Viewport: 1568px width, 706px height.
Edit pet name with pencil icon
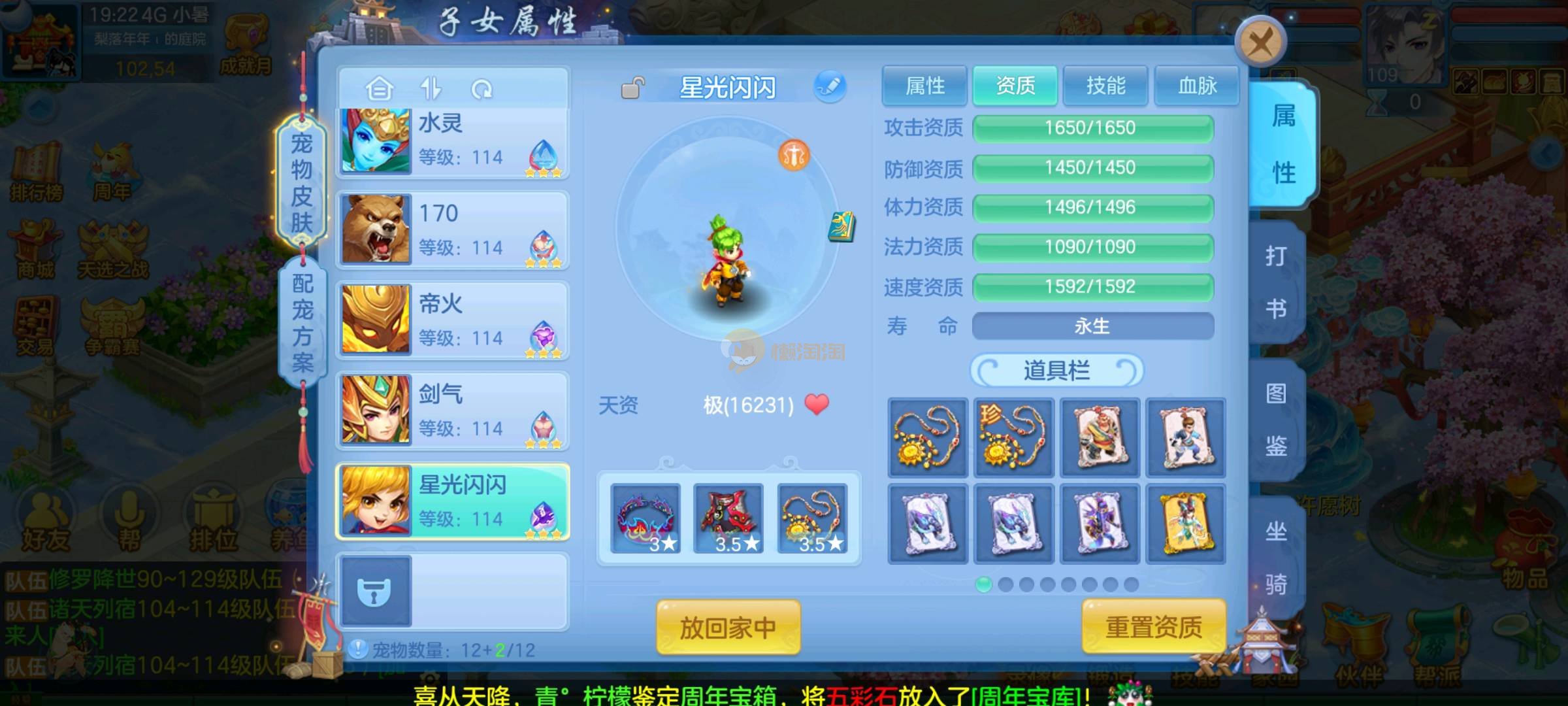click(830, 86)
